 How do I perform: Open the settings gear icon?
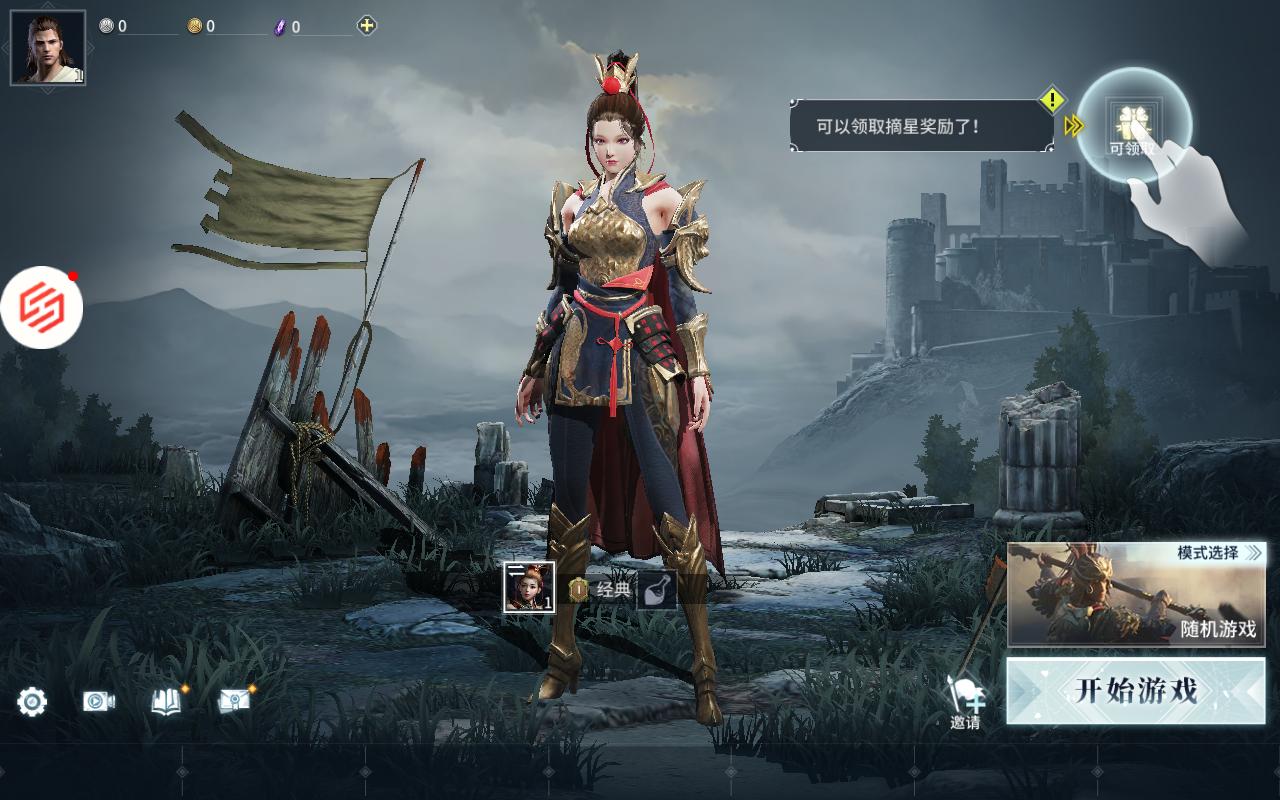coord(30,702)
